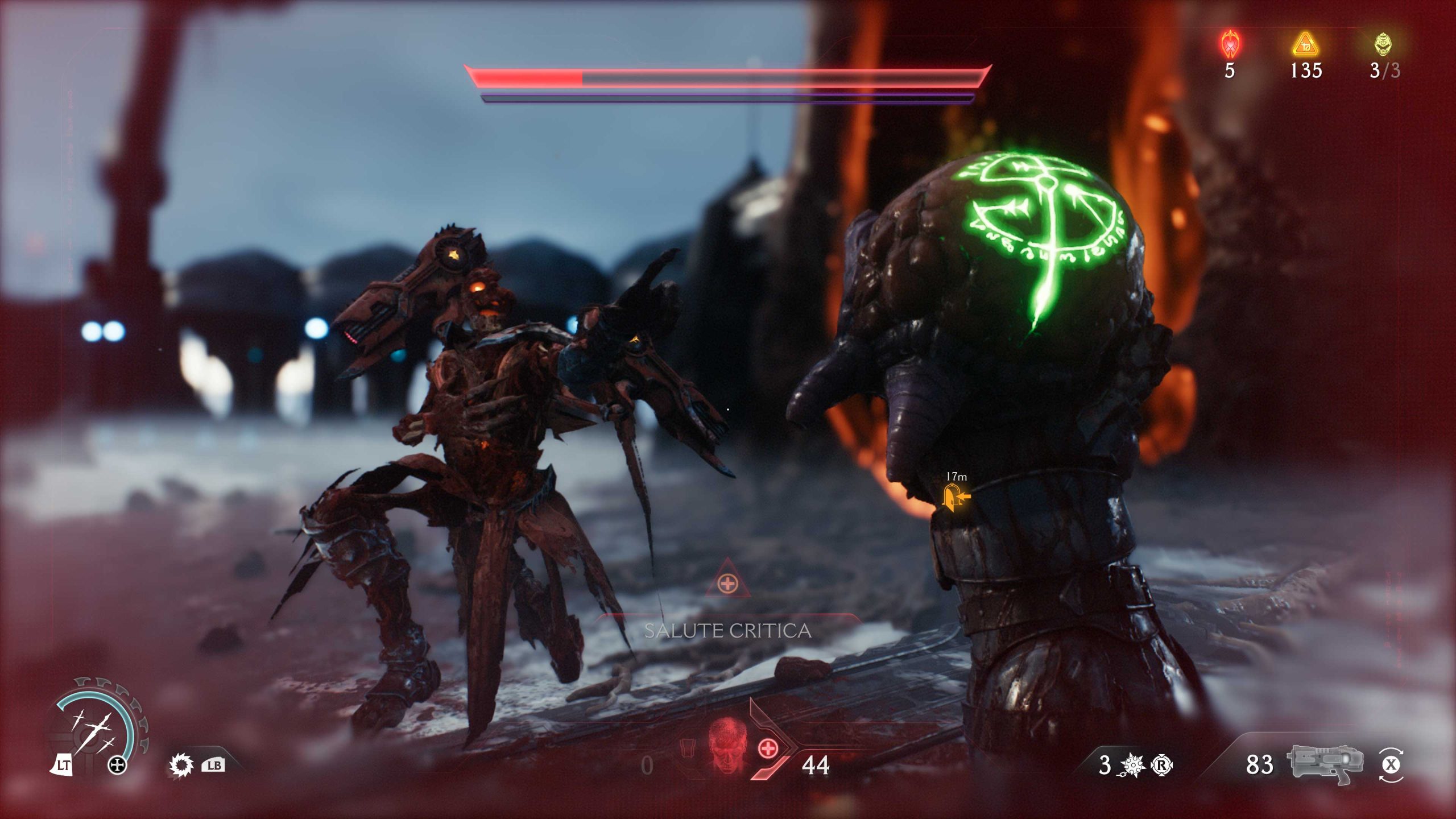1456x819 pixels.
Task: Select the spiked gear melee icon
Action: click(181, 766)
